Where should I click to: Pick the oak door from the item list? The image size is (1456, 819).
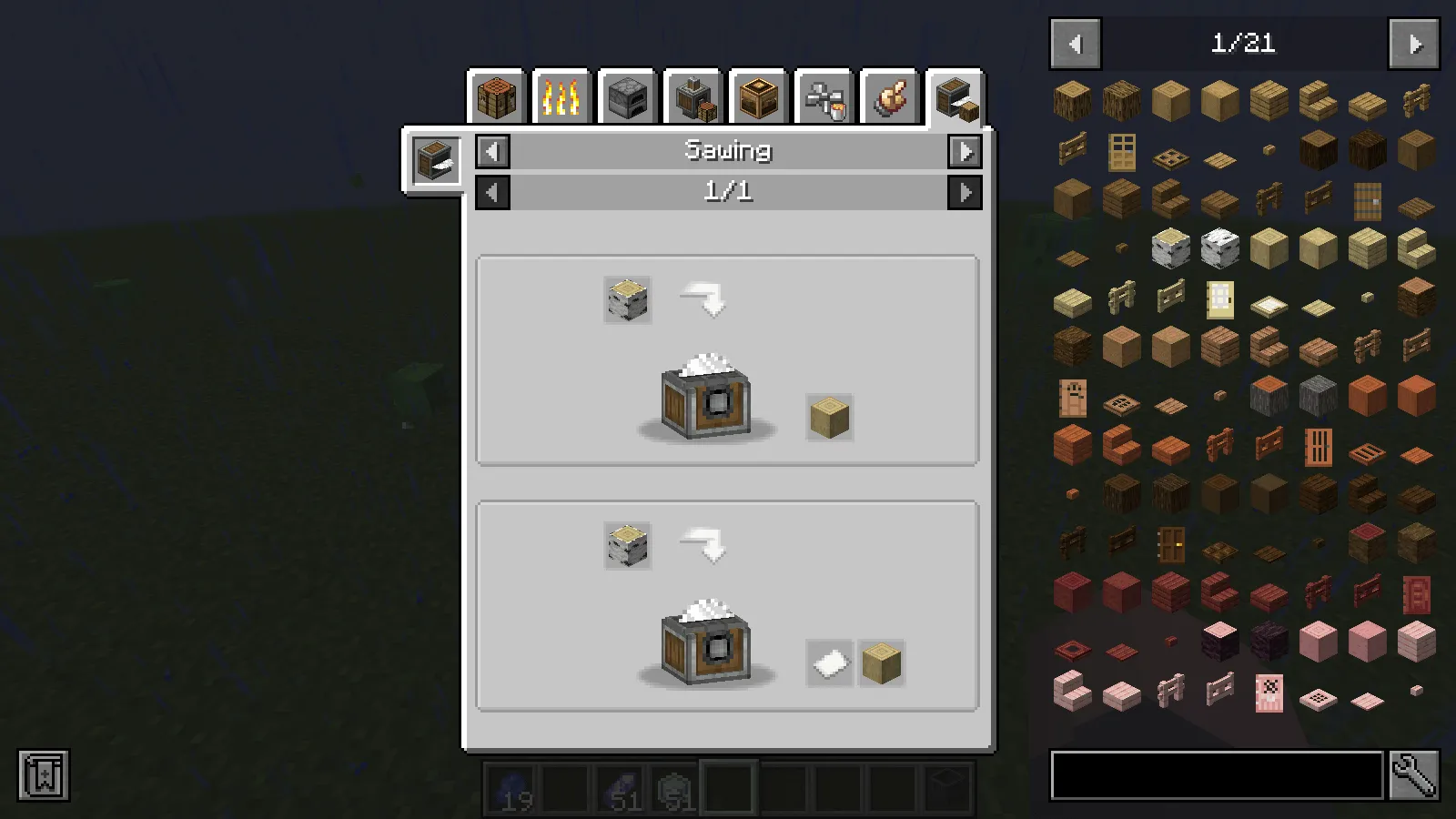point(1122,153)
